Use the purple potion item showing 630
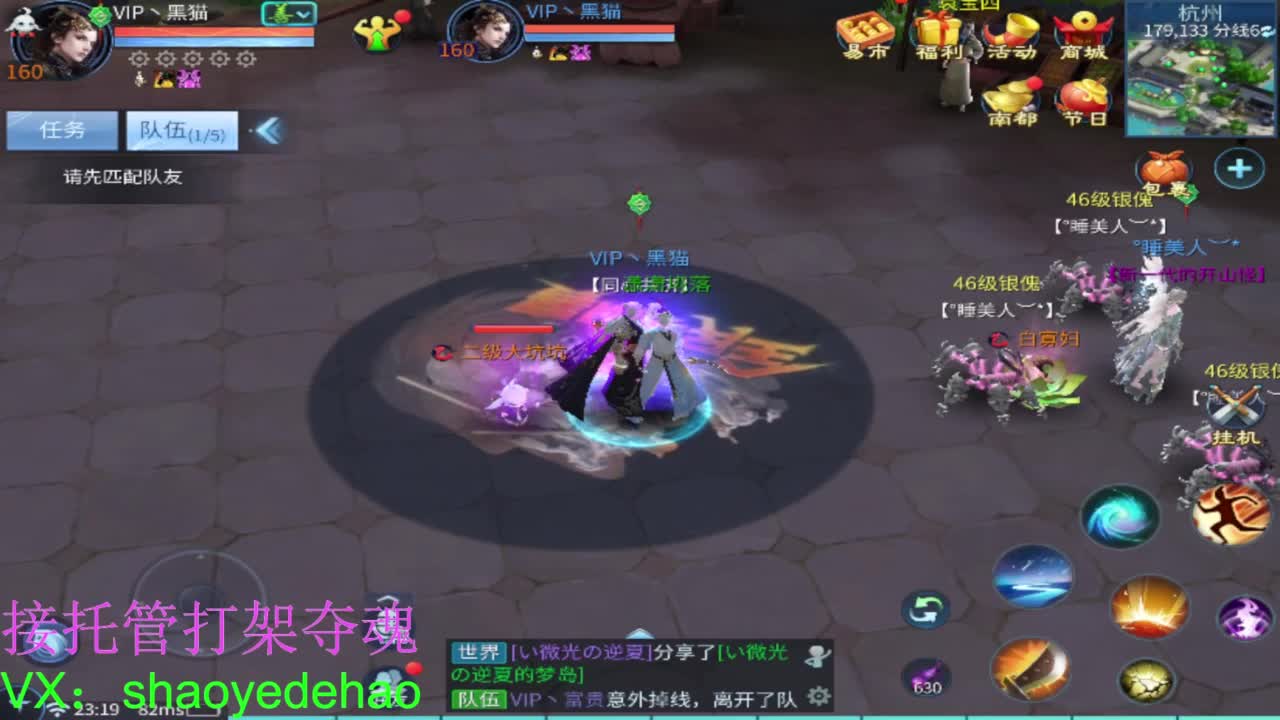 point(925,675)
